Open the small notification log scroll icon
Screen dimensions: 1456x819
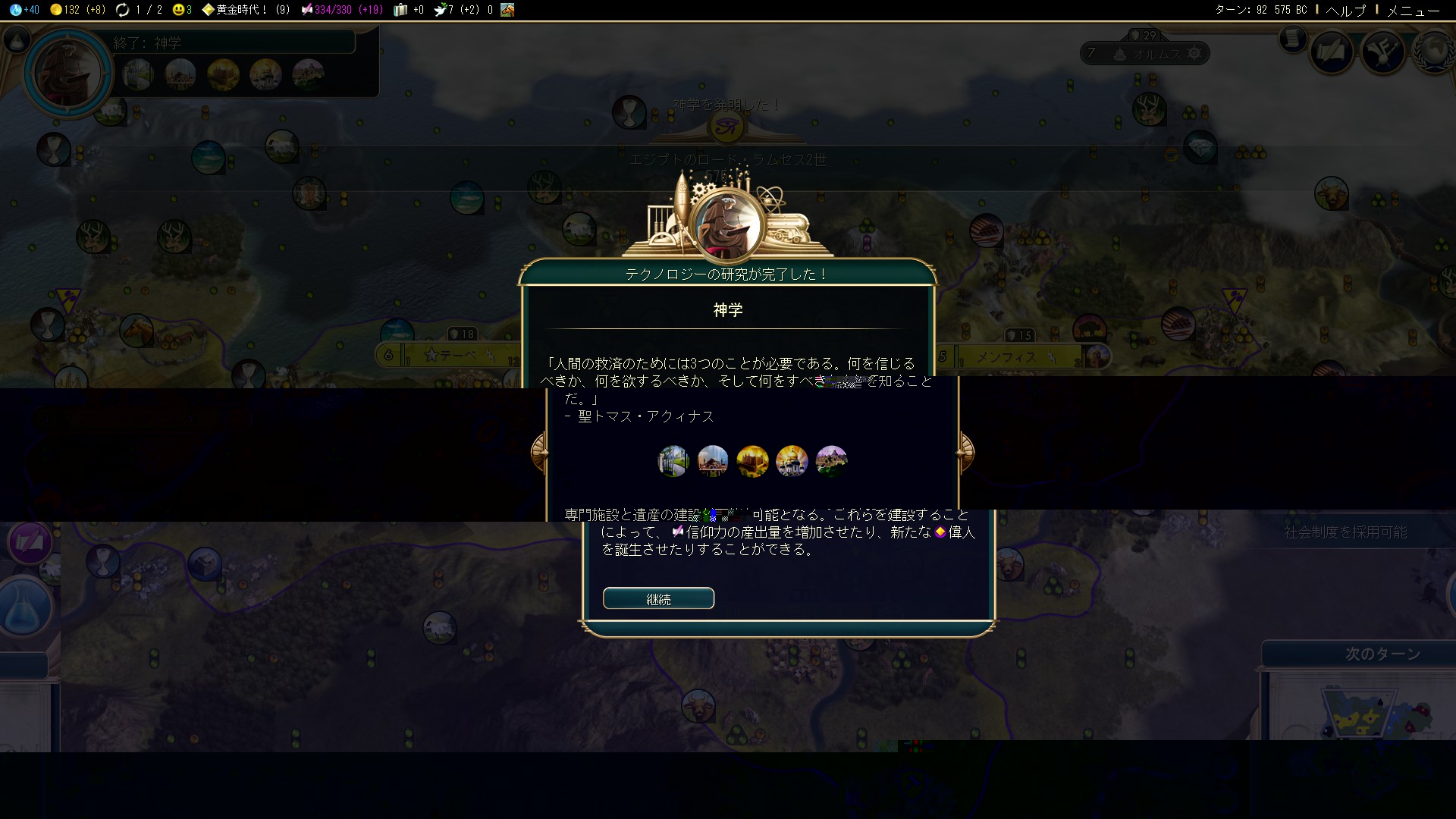click(x=1292, y=38)
